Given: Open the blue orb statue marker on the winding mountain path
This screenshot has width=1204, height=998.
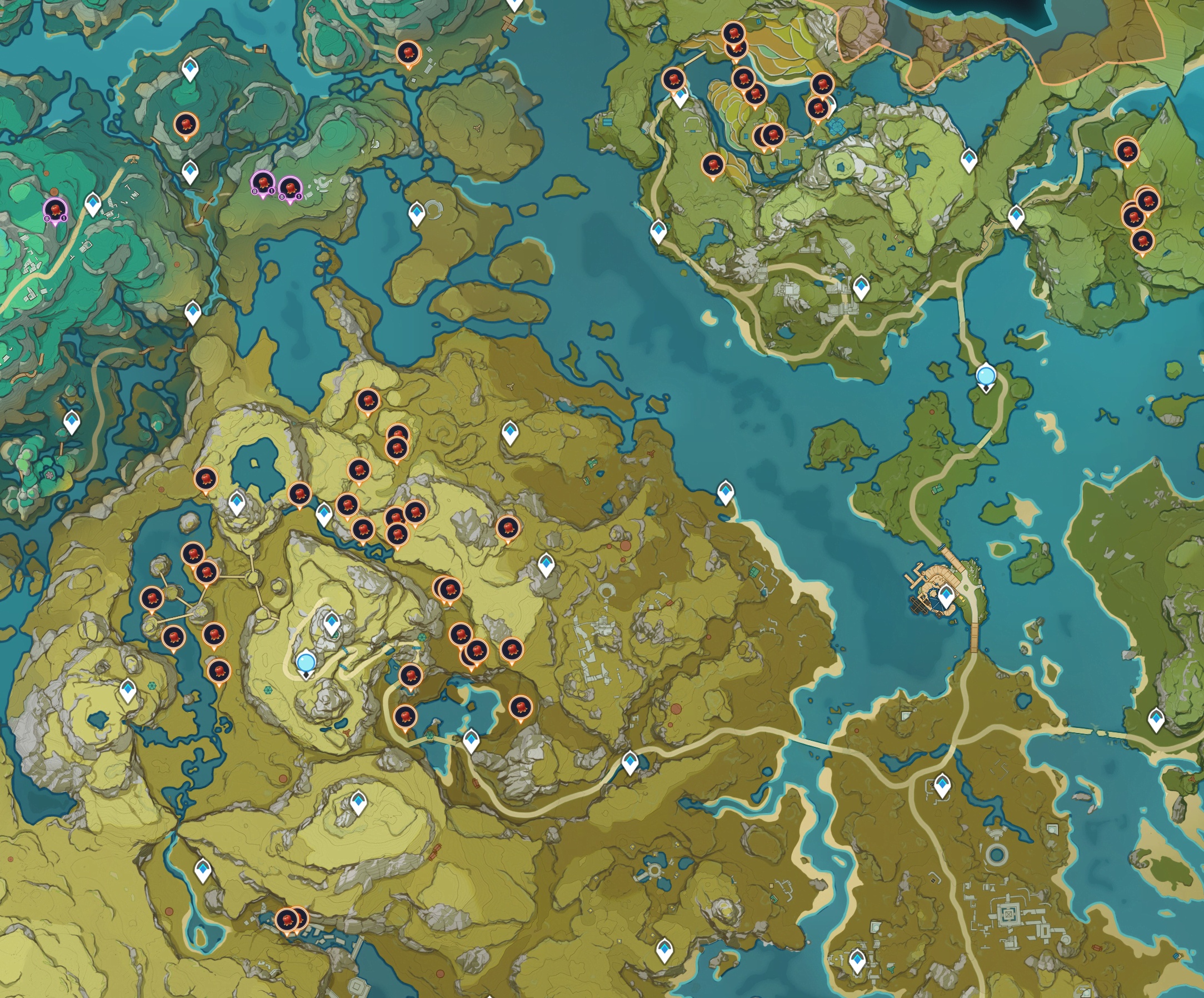Looking at the screenshot, I should click(306, 662).
